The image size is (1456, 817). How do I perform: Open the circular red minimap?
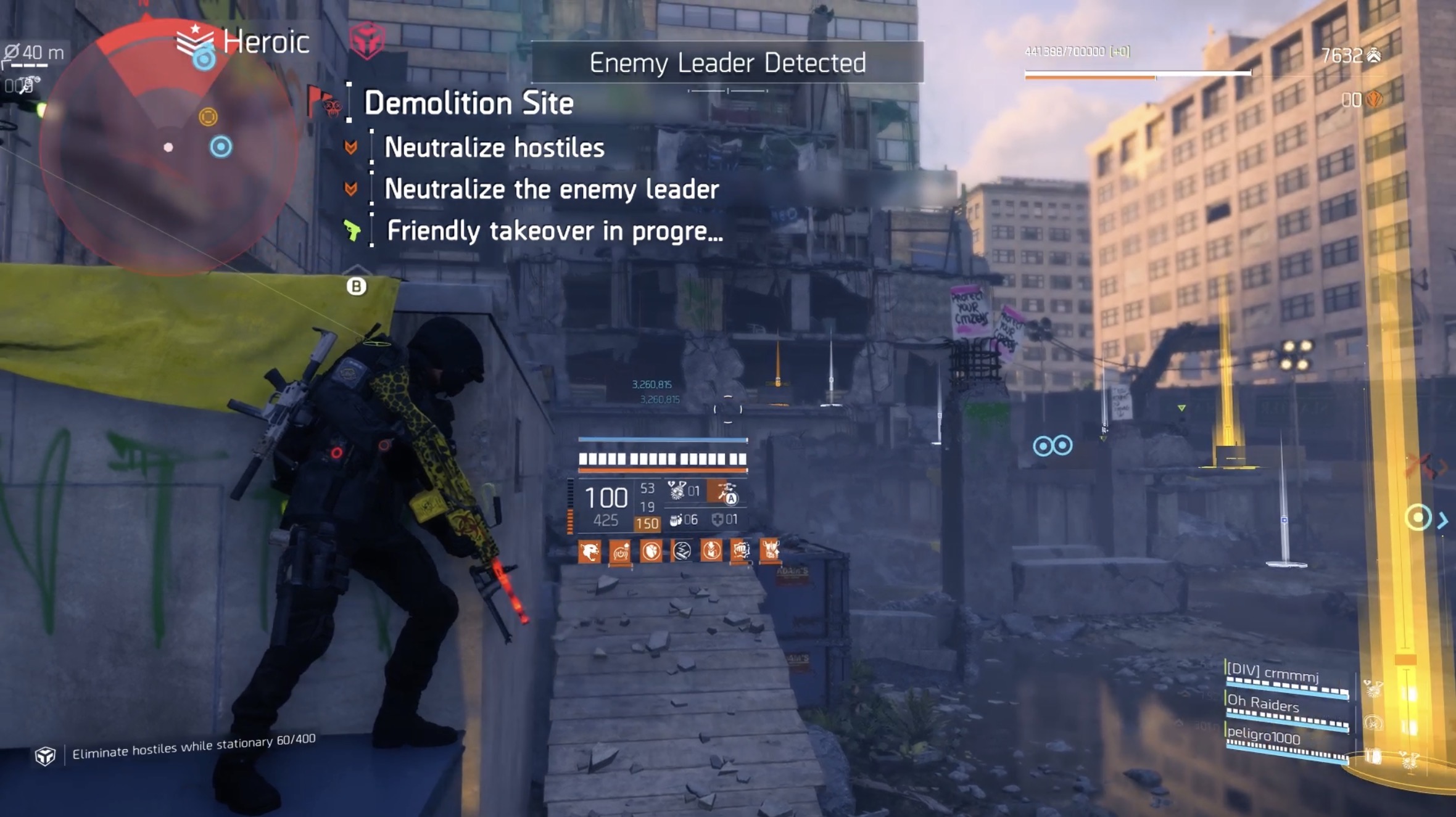(168, 148)
